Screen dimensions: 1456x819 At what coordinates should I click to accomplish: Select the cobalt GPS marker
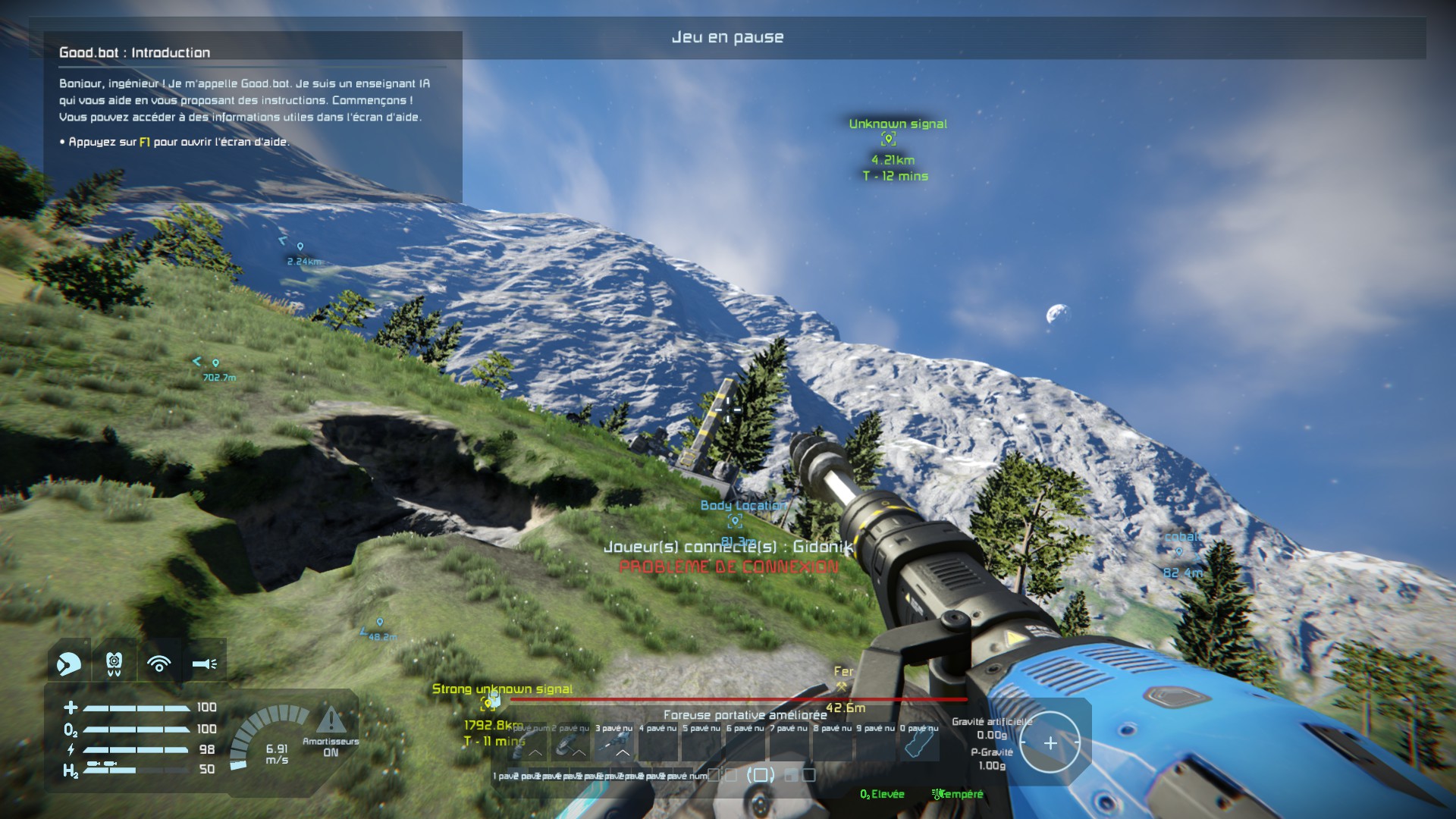(x=1179, y=553)
